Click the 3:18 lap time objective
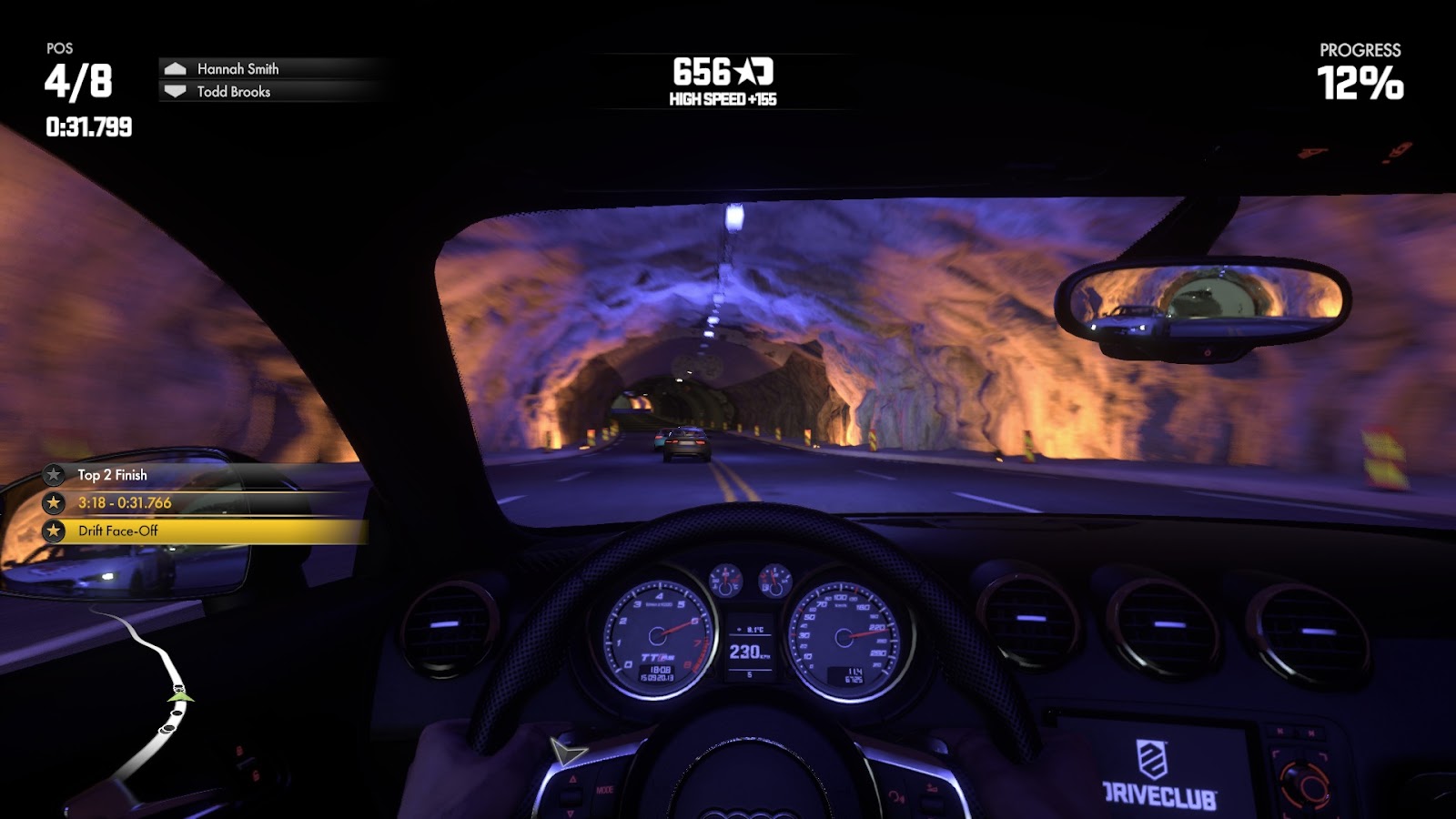 click(125, 503)
